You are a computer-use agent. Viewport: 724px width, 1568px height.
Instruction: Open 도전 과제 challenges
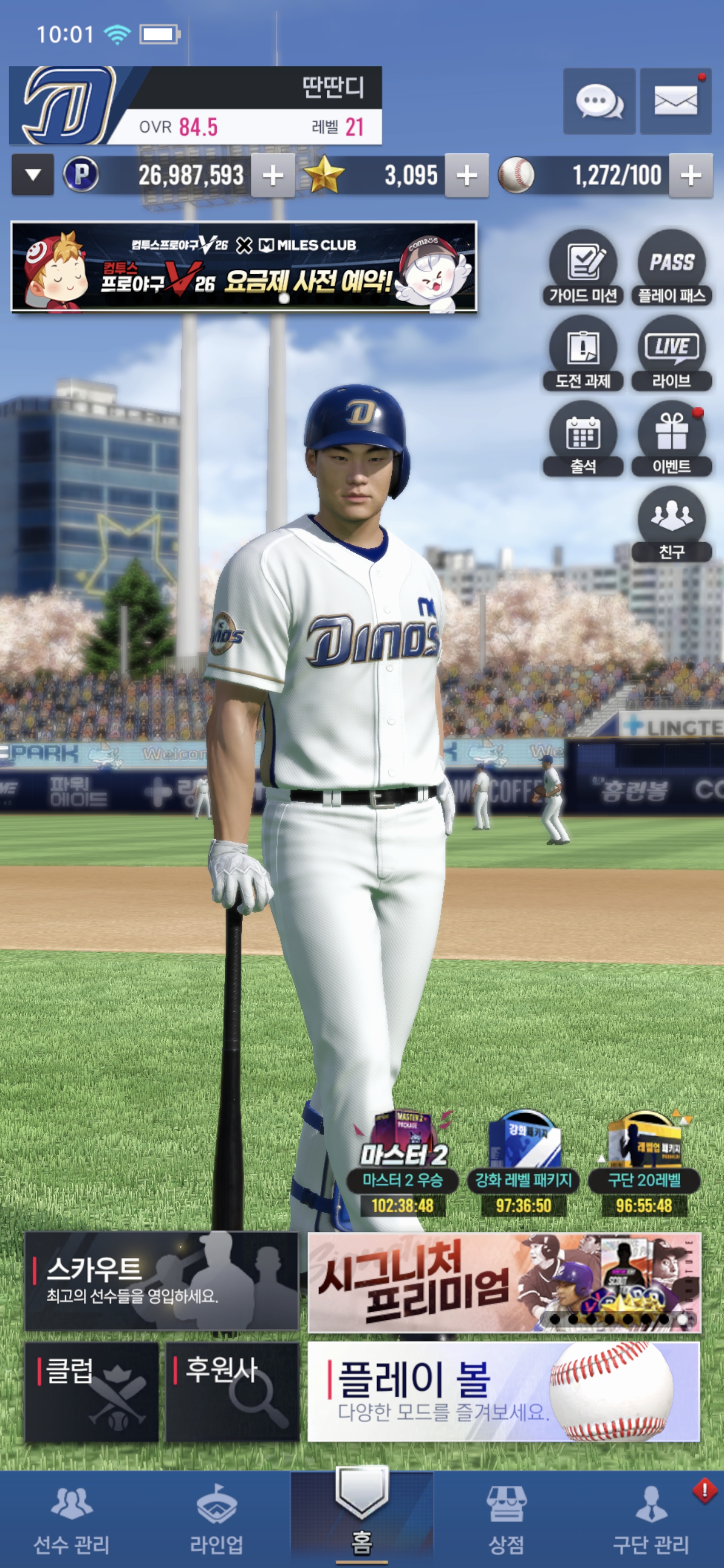click(583, 354)
